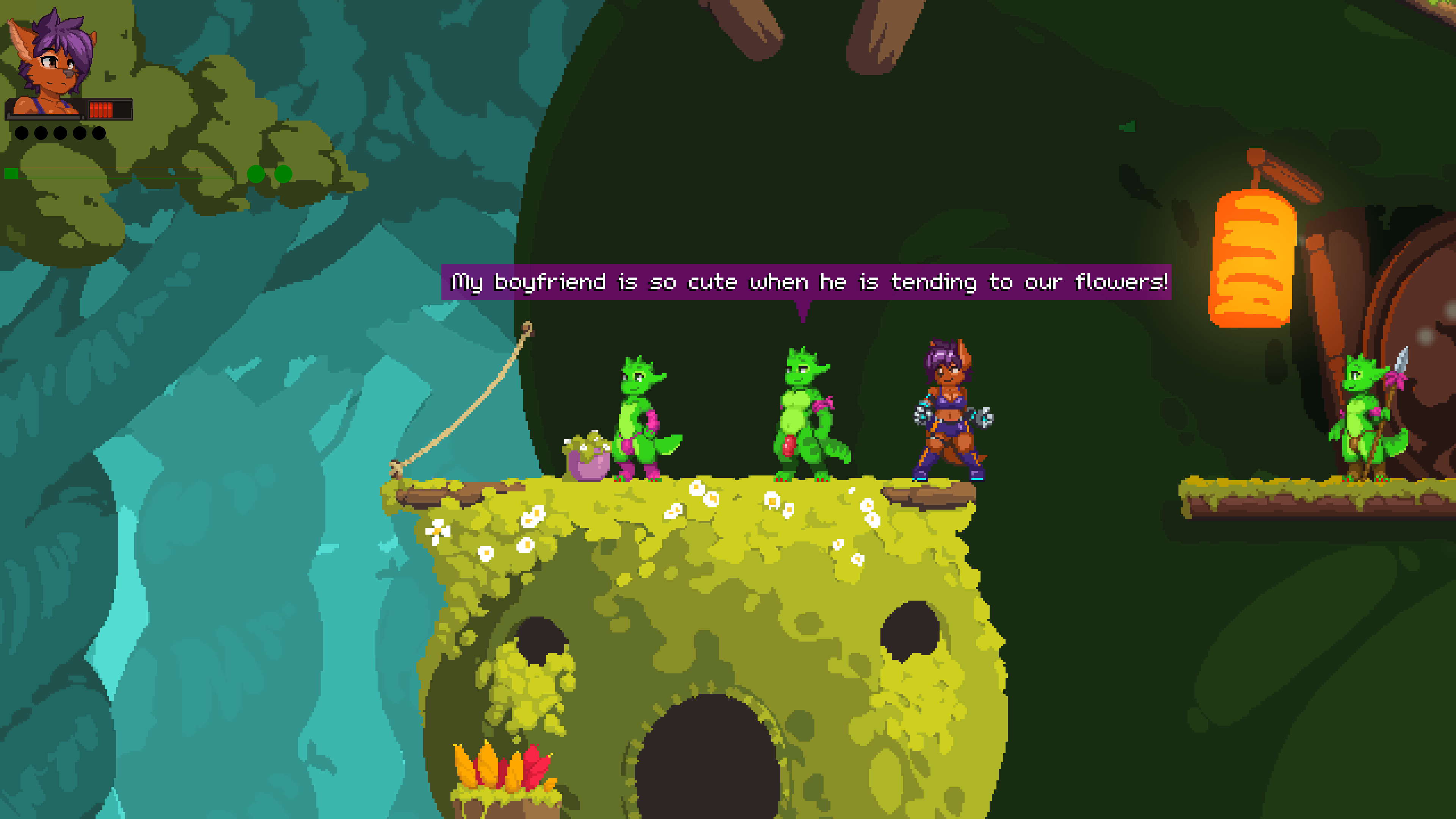
Task: Advance the purple boyfriend dialogue bubble
Action: tap(806, 281)
